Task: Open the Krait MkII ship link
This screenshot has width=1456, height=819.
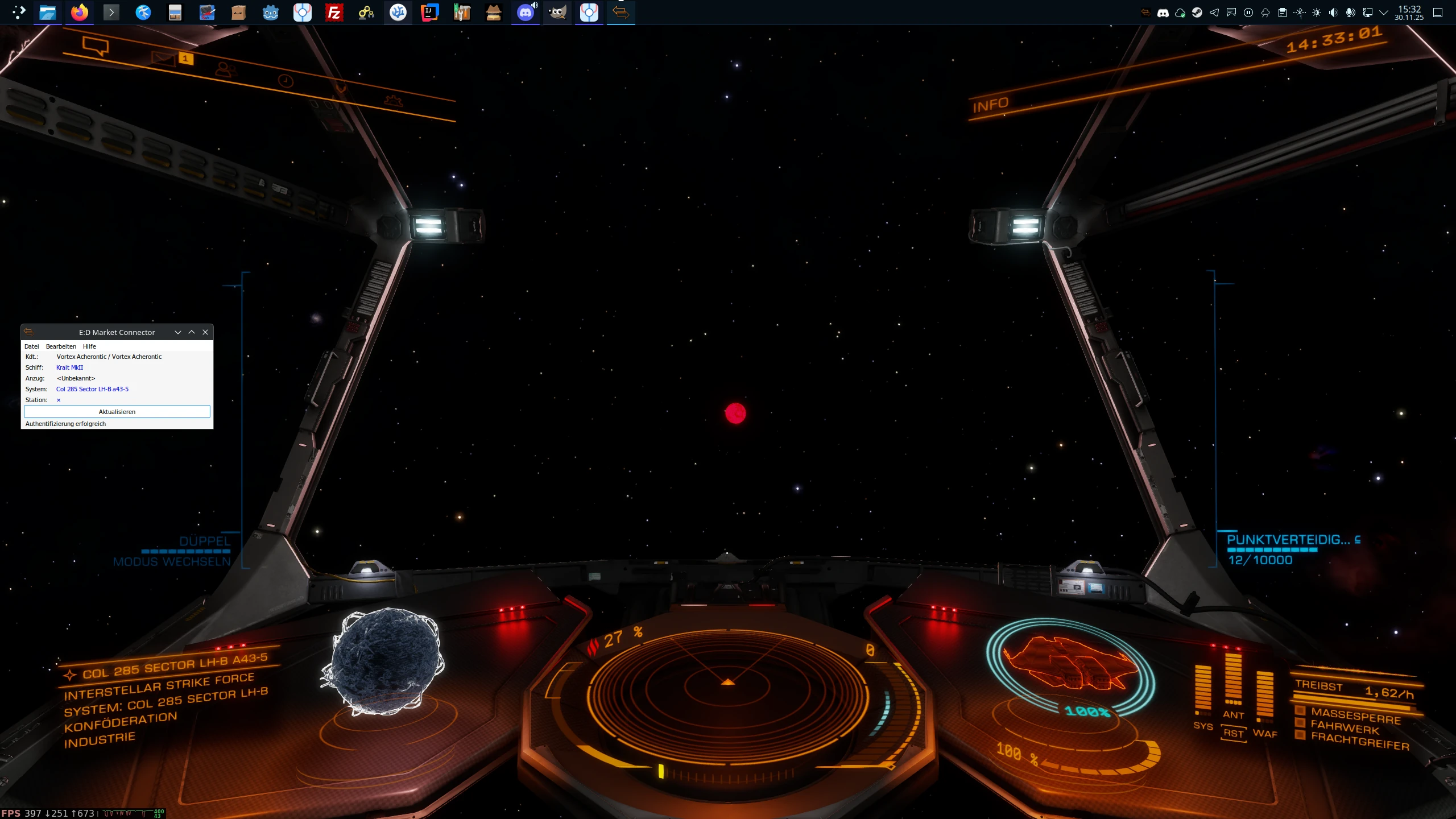Action: [69, 367]
